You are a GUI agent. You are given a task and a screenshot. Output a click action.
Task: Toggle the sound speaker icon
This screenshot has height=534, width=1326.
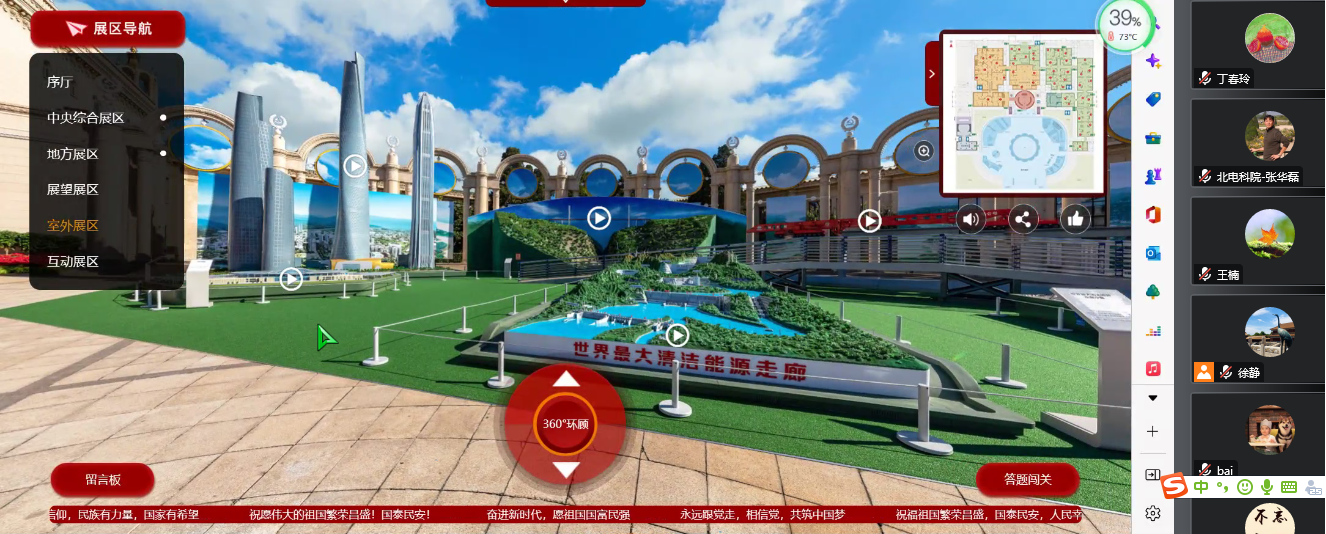970,219
